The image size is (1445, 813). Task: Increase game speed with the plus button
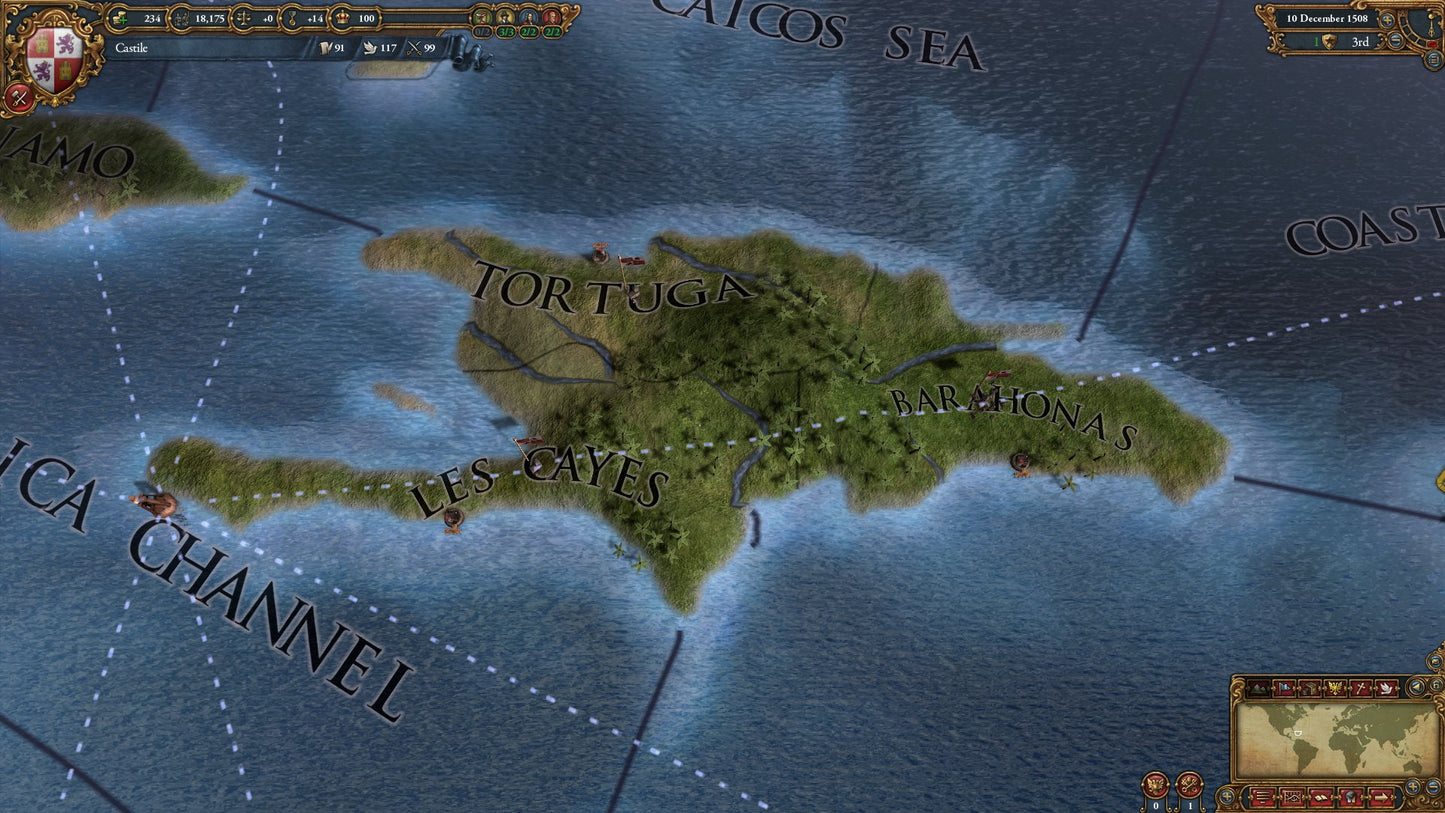click(x=1386, y=20)
